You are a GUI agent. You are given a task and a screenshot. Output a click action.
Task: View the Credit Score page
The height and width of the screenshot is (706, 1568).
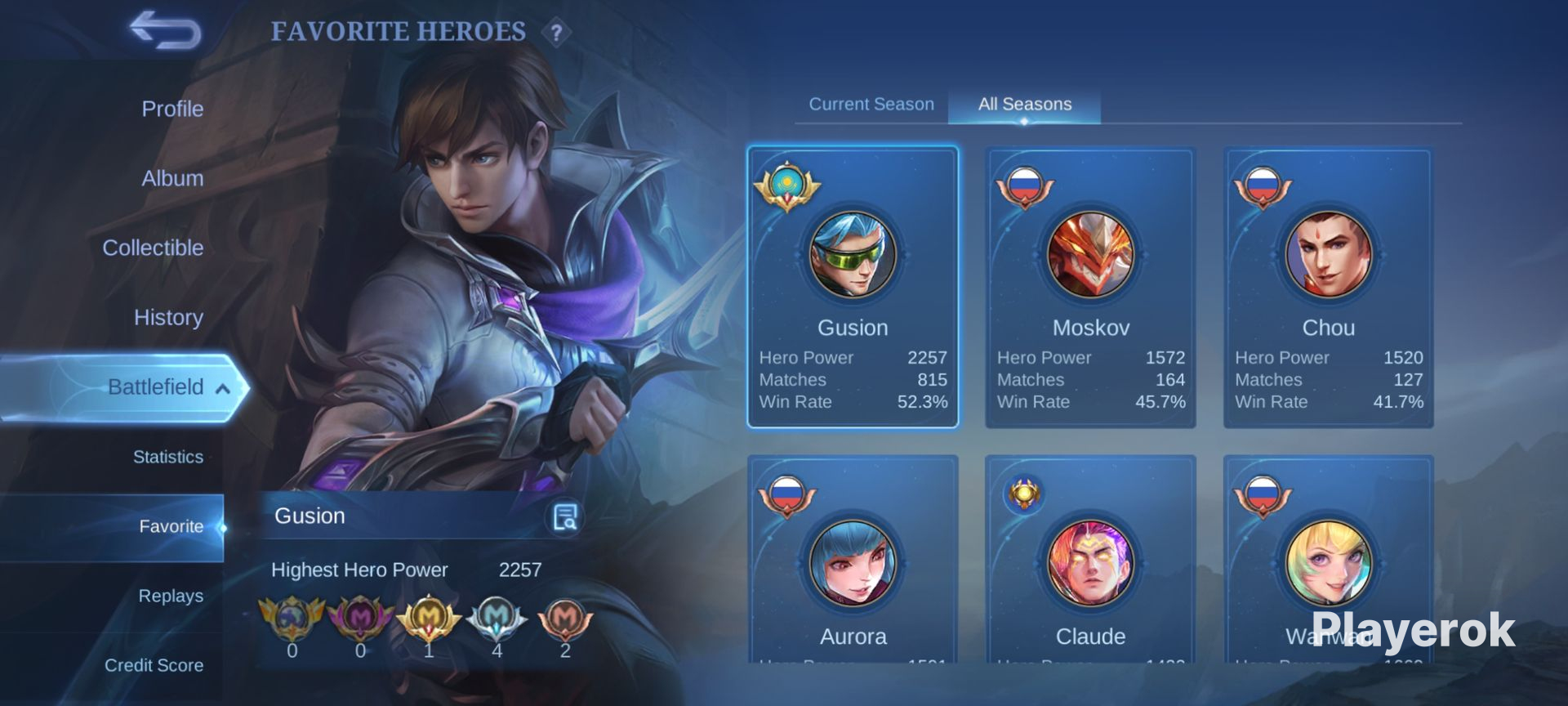[x=154, y=665]
